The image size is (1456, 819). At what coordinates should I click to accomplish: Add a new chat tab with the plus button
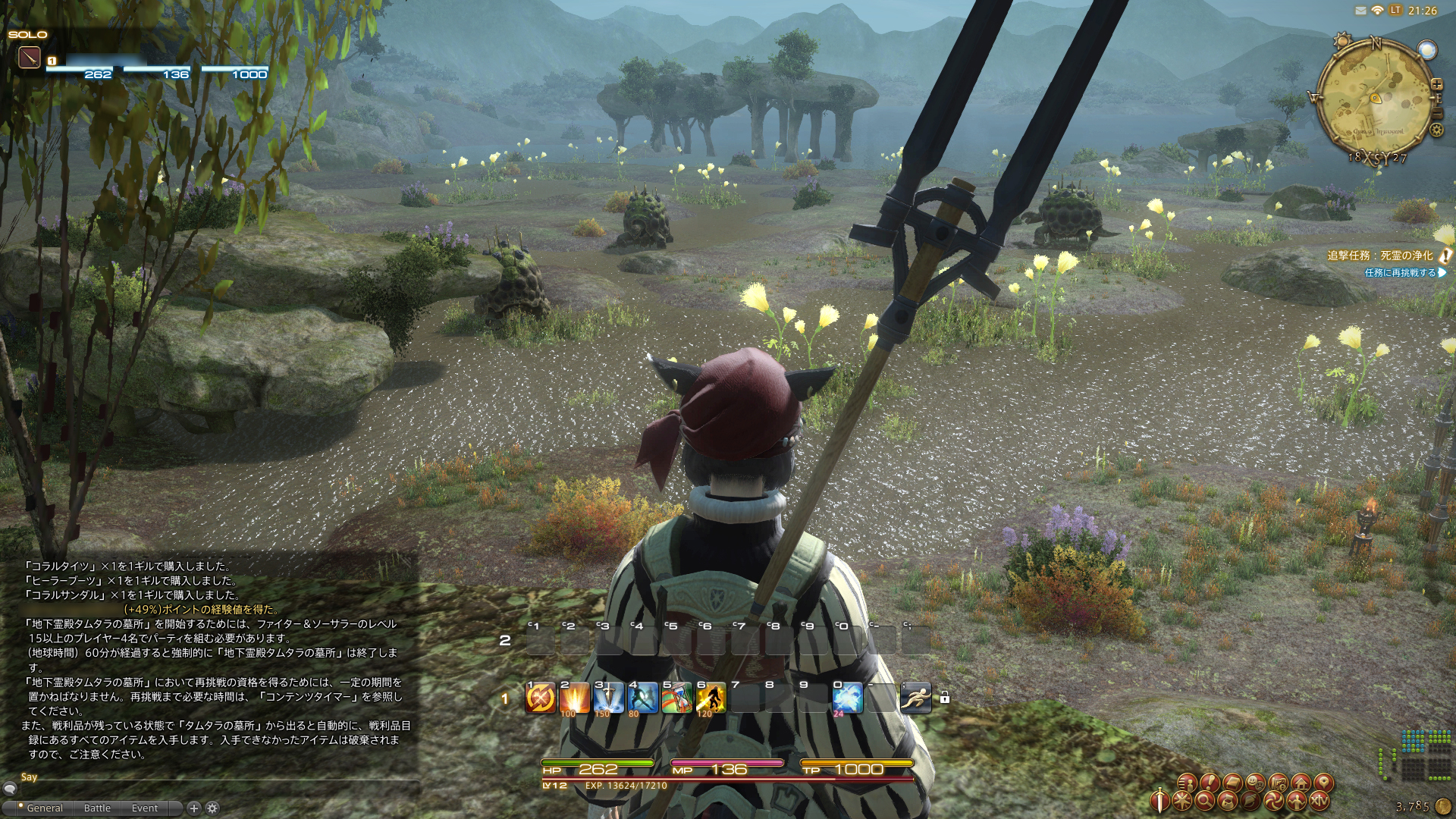pyautogui.click(x=193, y=808)
